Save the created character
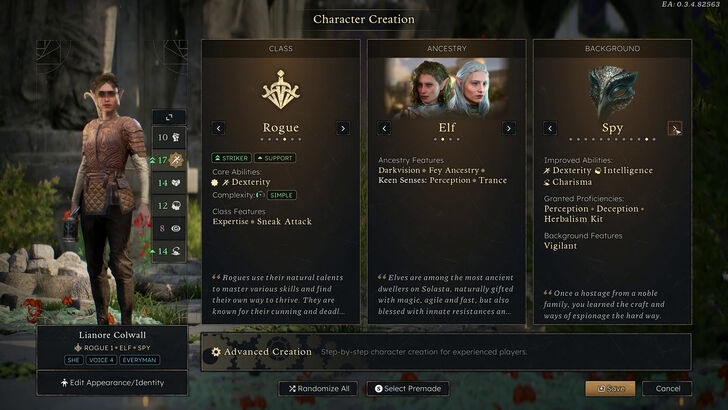The image size is (728, 410). 610,388
